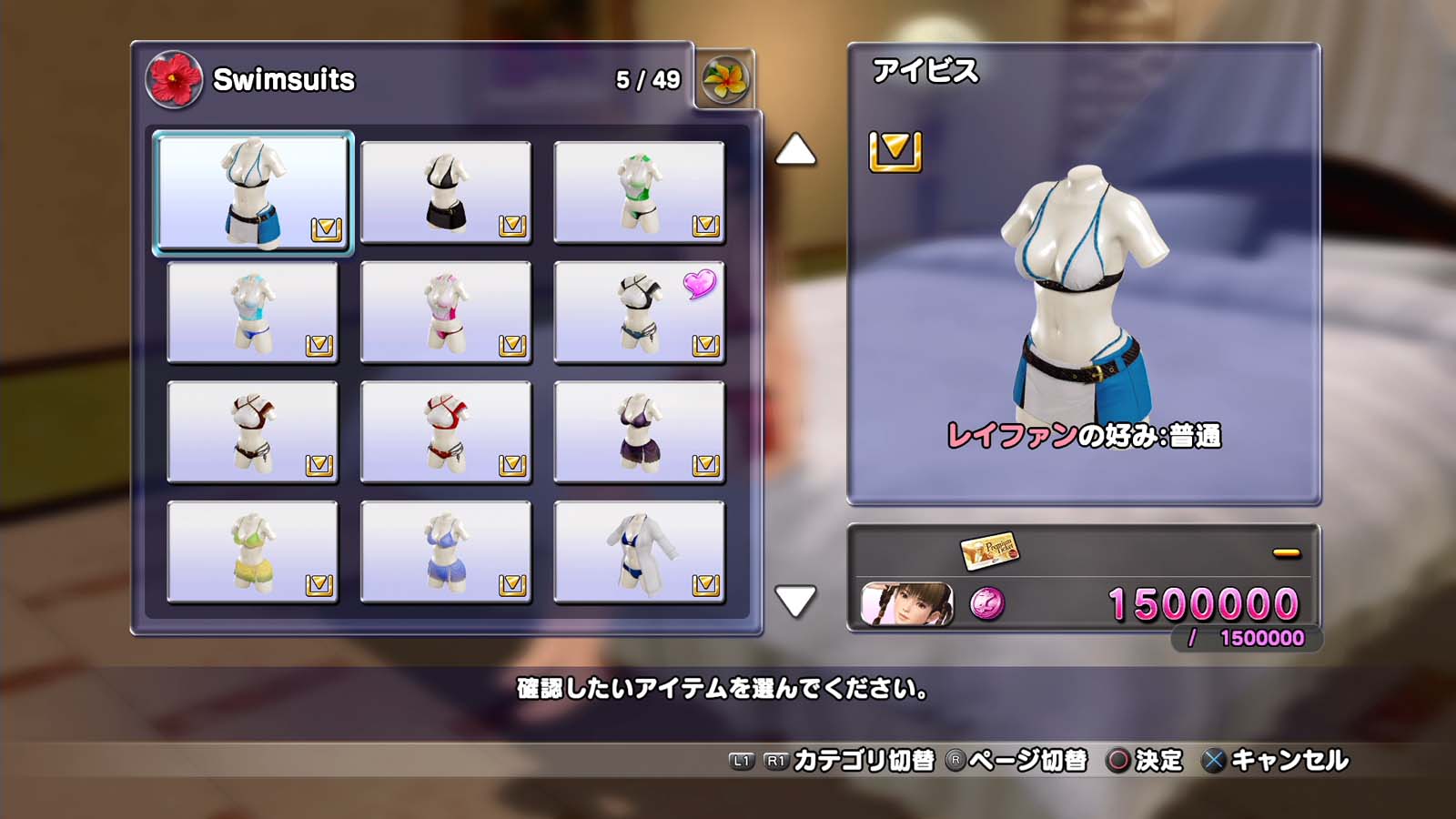Page up with the white up arrow
Image resolution: width=1456 pixels, height=819 pixels.
pos(795,150)
